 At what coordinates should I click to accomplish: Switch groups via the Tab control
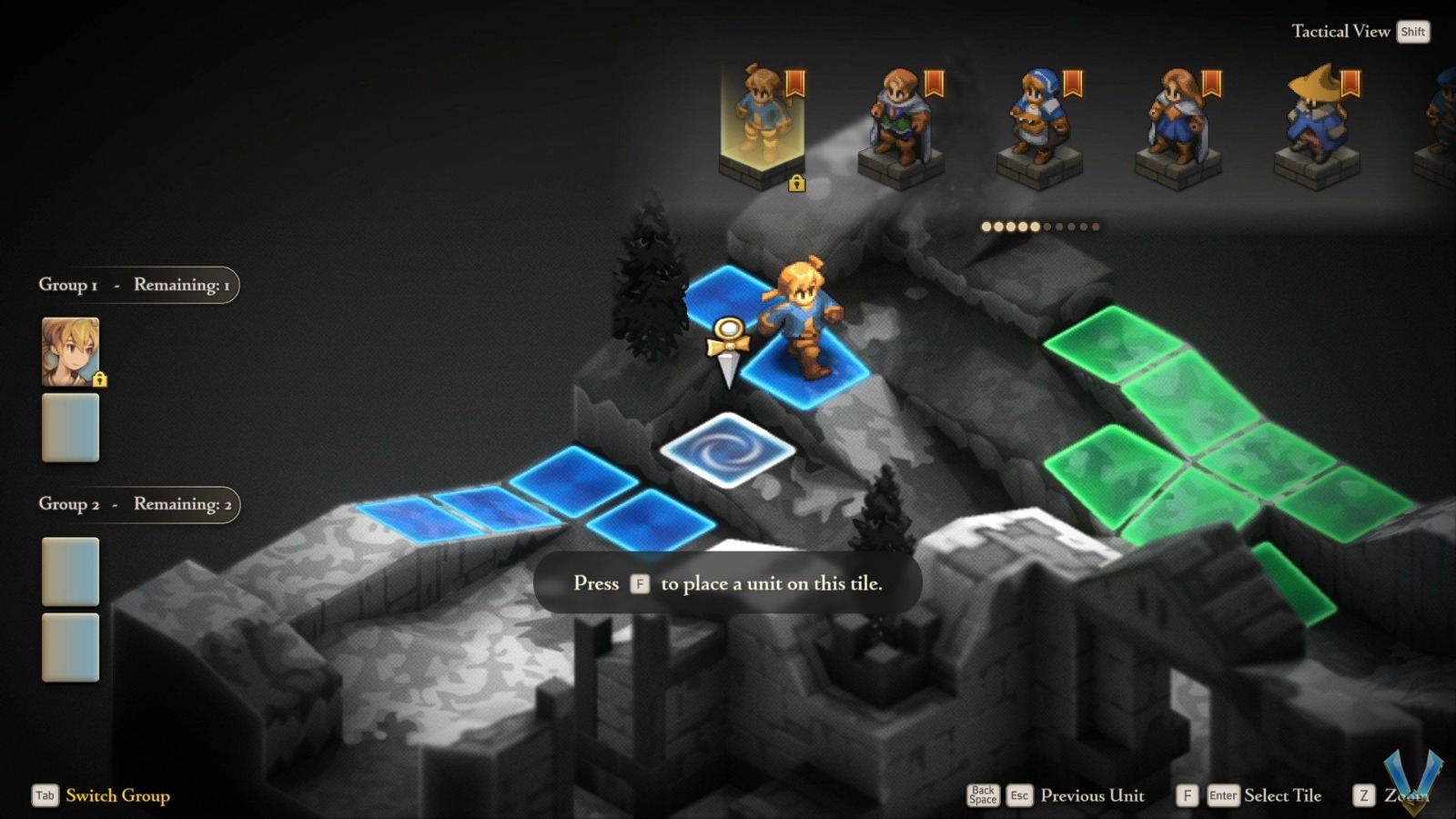click(44, 795)
